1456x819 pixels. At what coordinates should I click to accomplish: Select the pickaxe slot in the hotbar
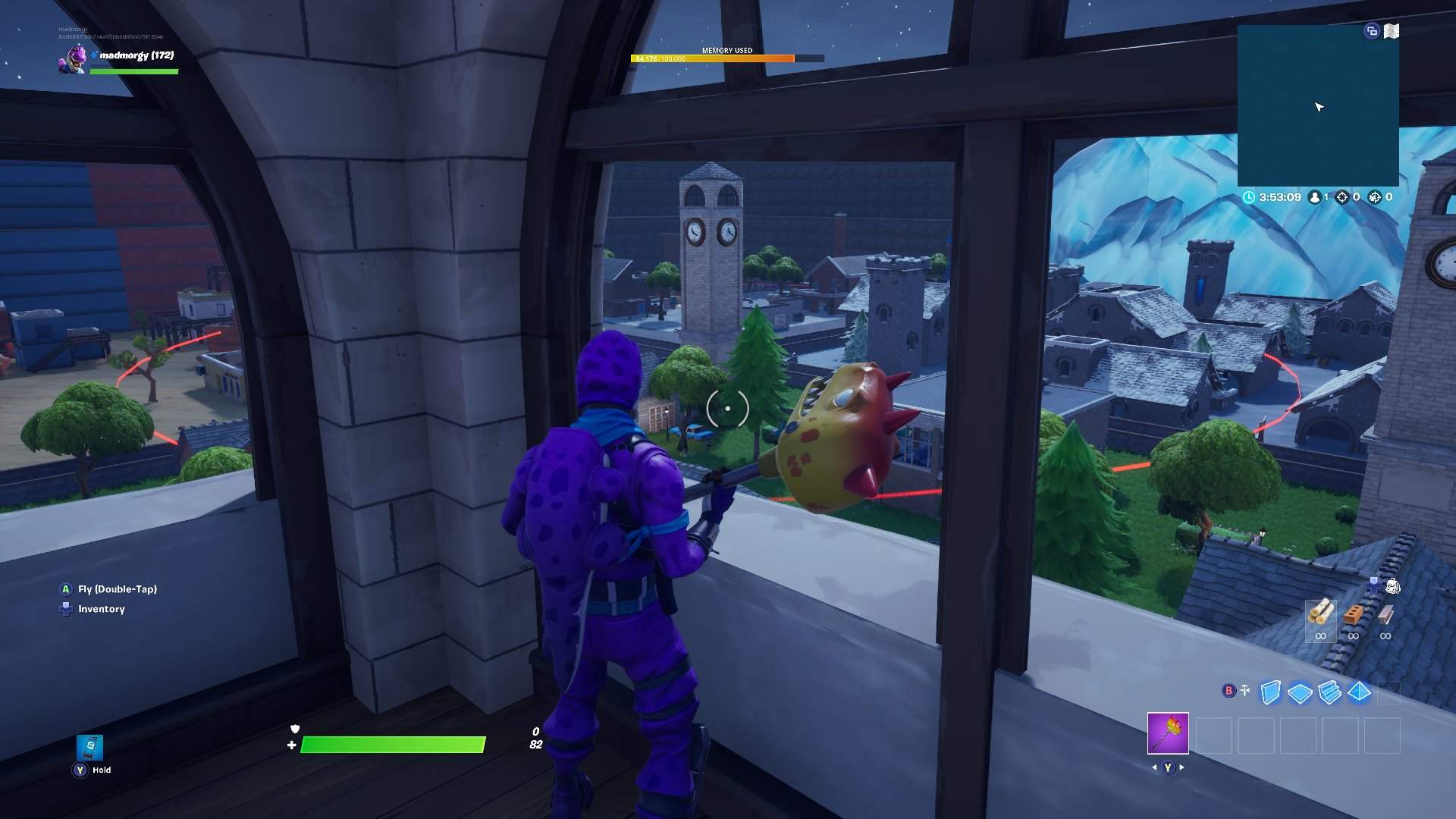point(1168,733)
